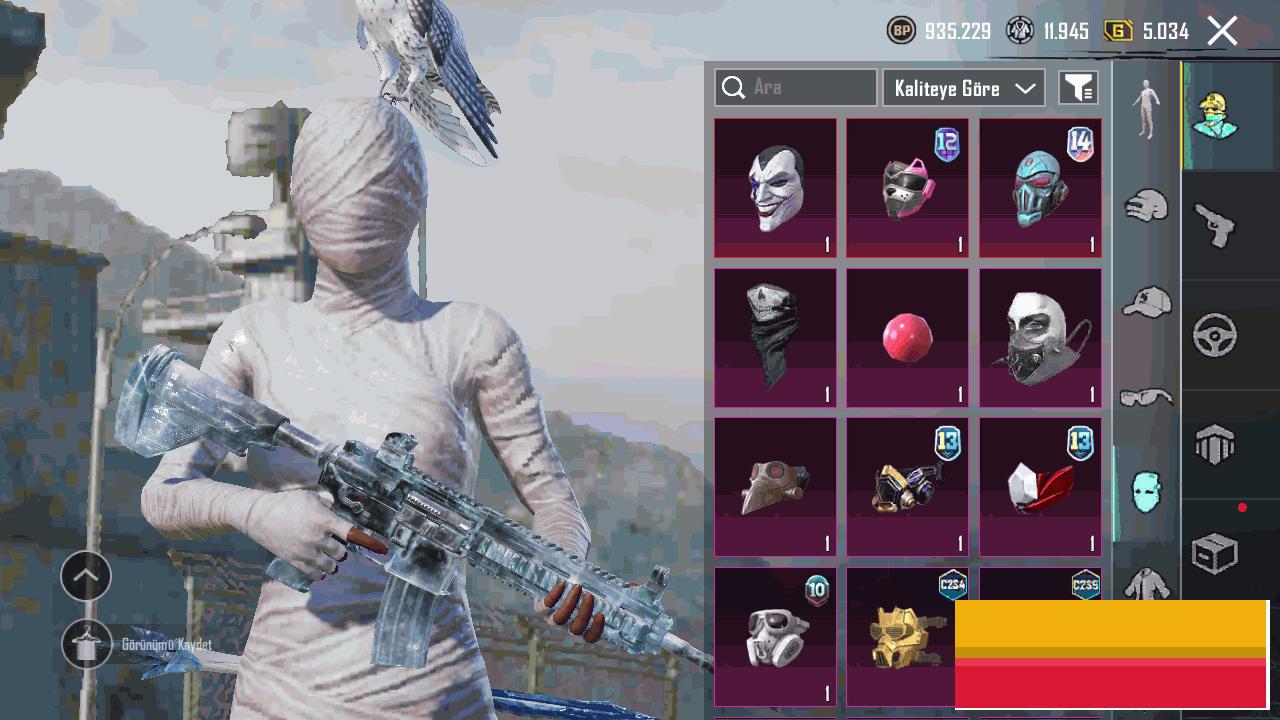This screenshot has width=1280, height=720.
Task: Switch to the helmet category tab
Action: 1146,207
